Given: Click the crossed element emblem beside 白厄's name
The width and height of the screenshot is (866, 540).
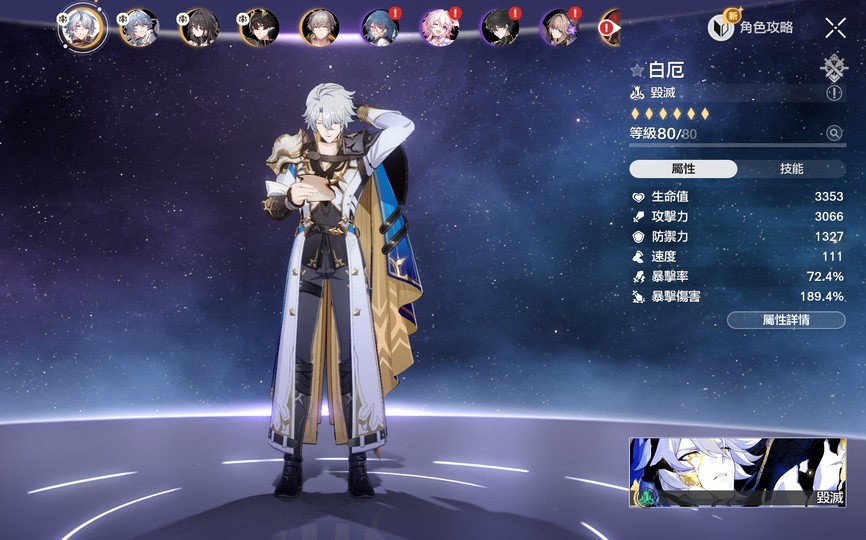Looking at the screenshot, I should (833, 67).
